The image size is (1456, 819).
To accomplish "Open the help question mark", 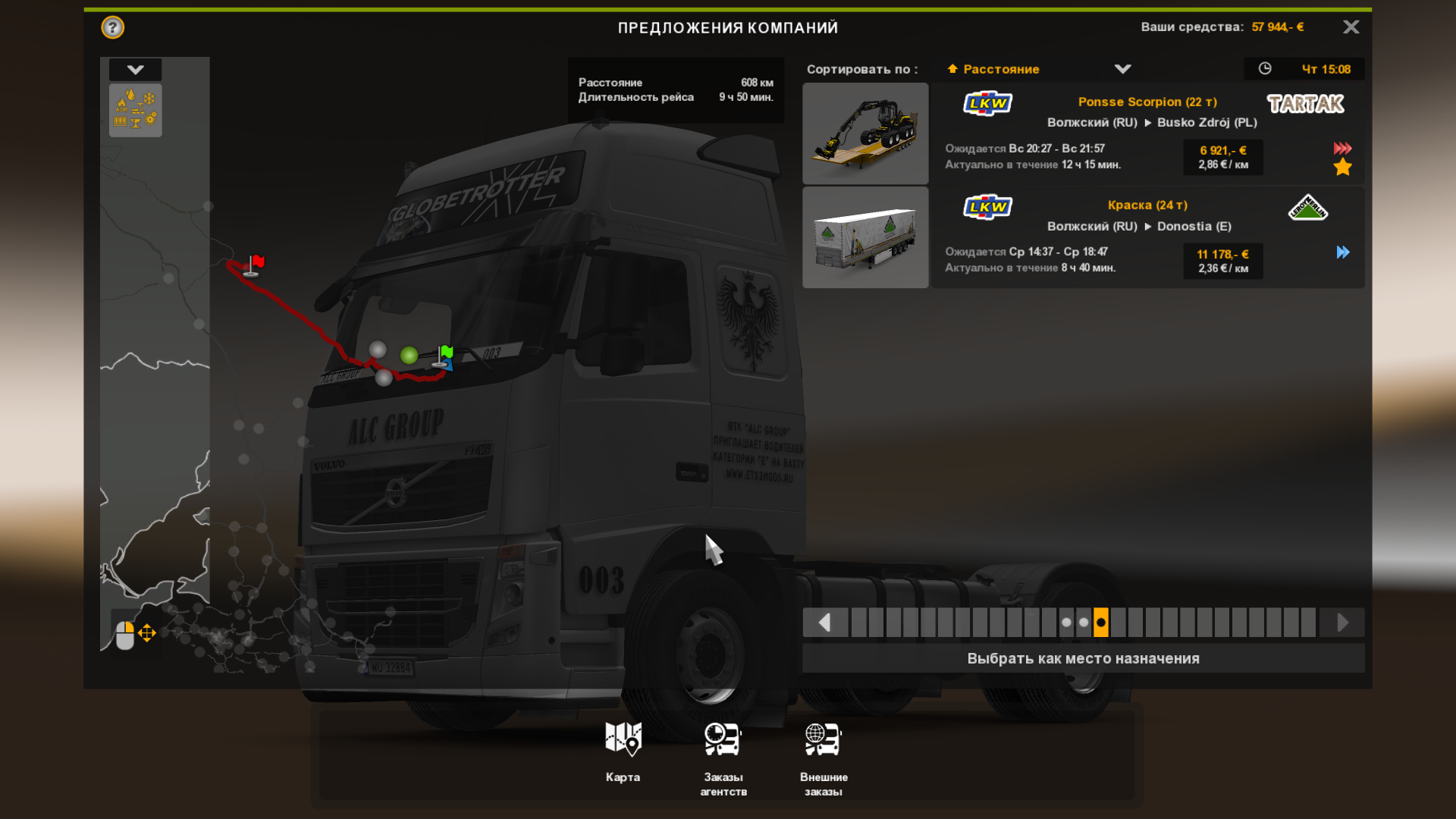I will pyautogui.click(x=113, y=28).
